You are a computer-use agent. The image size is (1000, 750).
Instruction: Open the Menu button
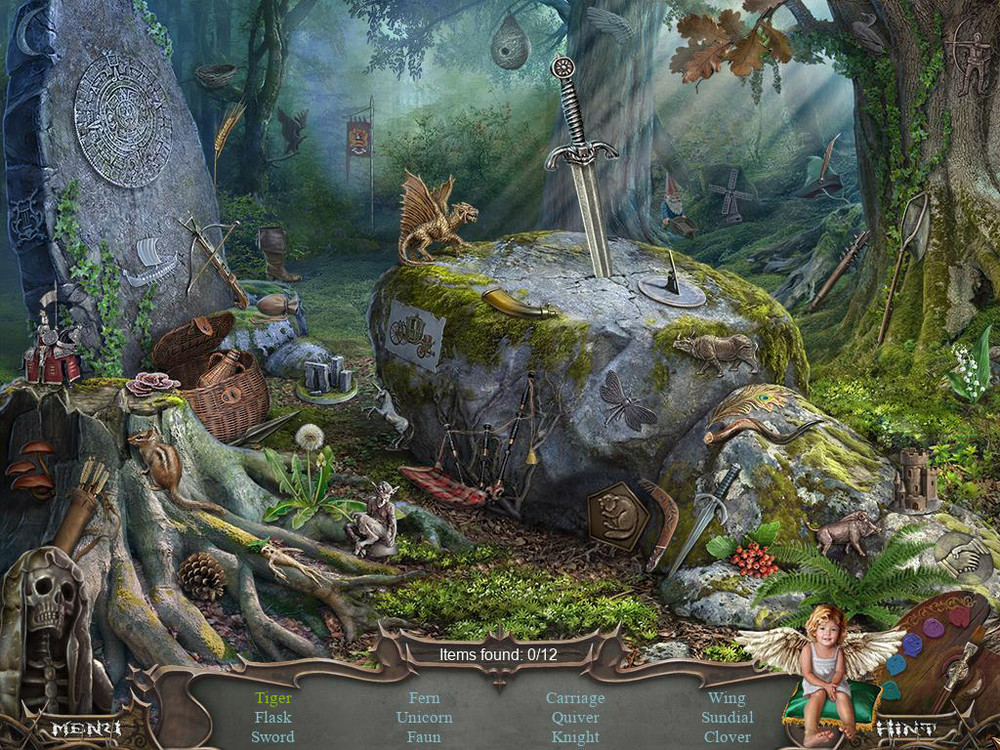pyautogui.click(x=85, y=728)
